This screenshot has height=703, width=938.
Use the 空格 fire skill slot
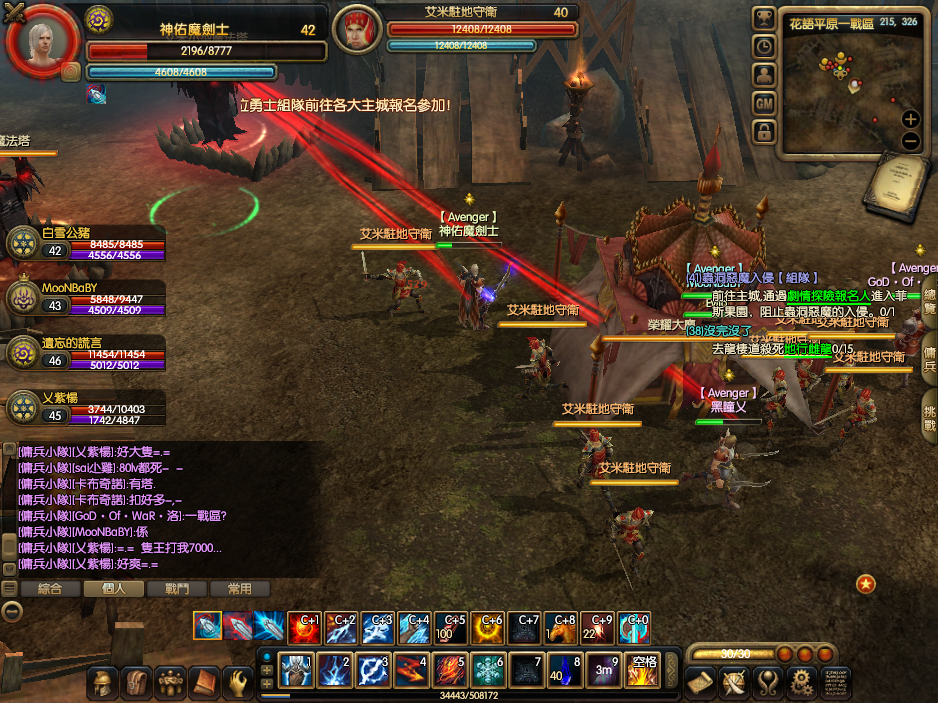[642, 670]
